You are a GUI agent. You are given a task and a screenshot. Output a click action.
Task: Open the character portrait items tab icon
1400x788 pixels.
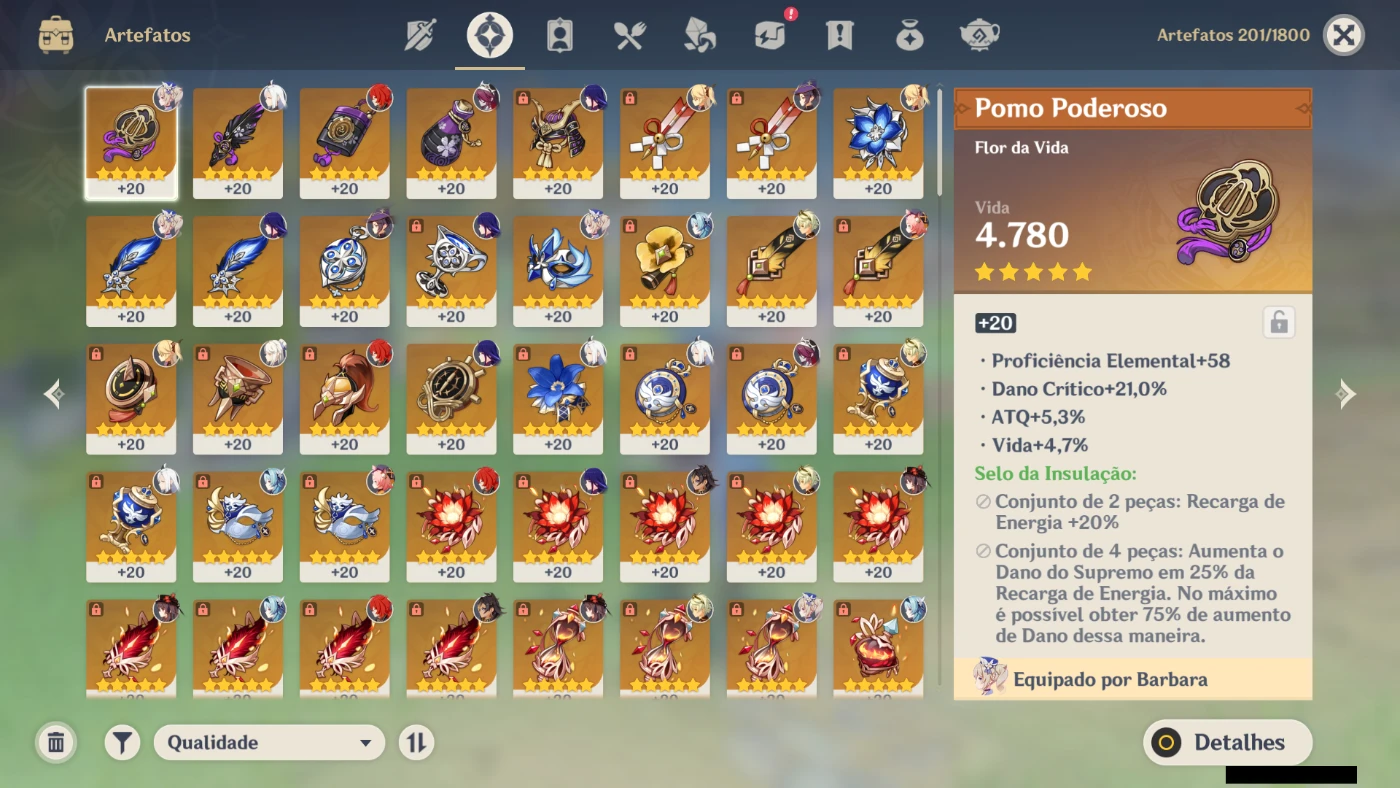559,33
